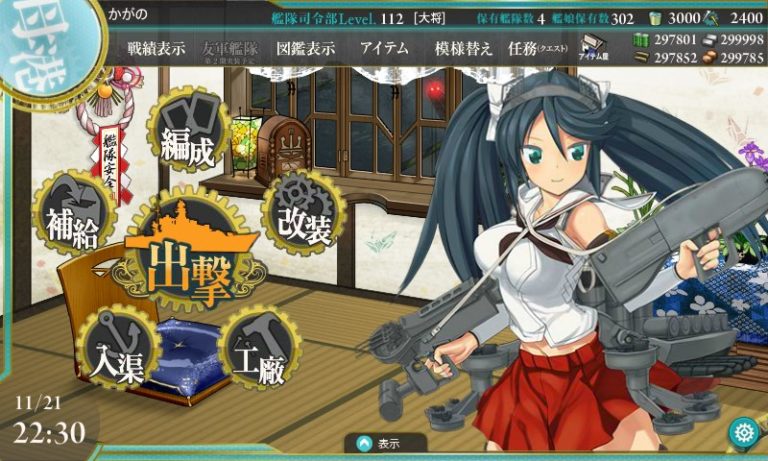
Task: Open the gear settings icon
Action: [743, 432]
